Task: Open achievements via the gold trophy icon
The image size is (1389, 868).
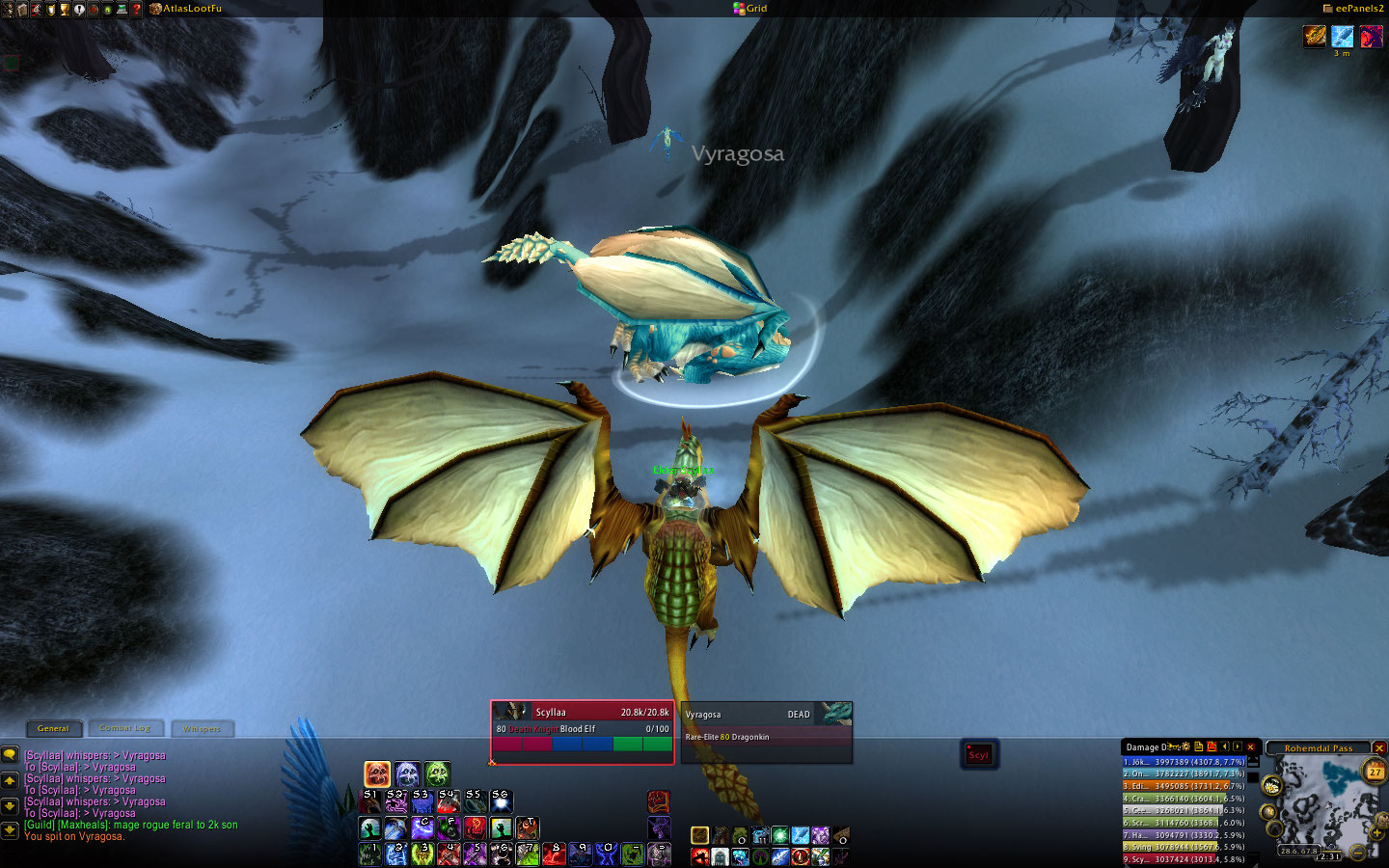Action: 65,9
